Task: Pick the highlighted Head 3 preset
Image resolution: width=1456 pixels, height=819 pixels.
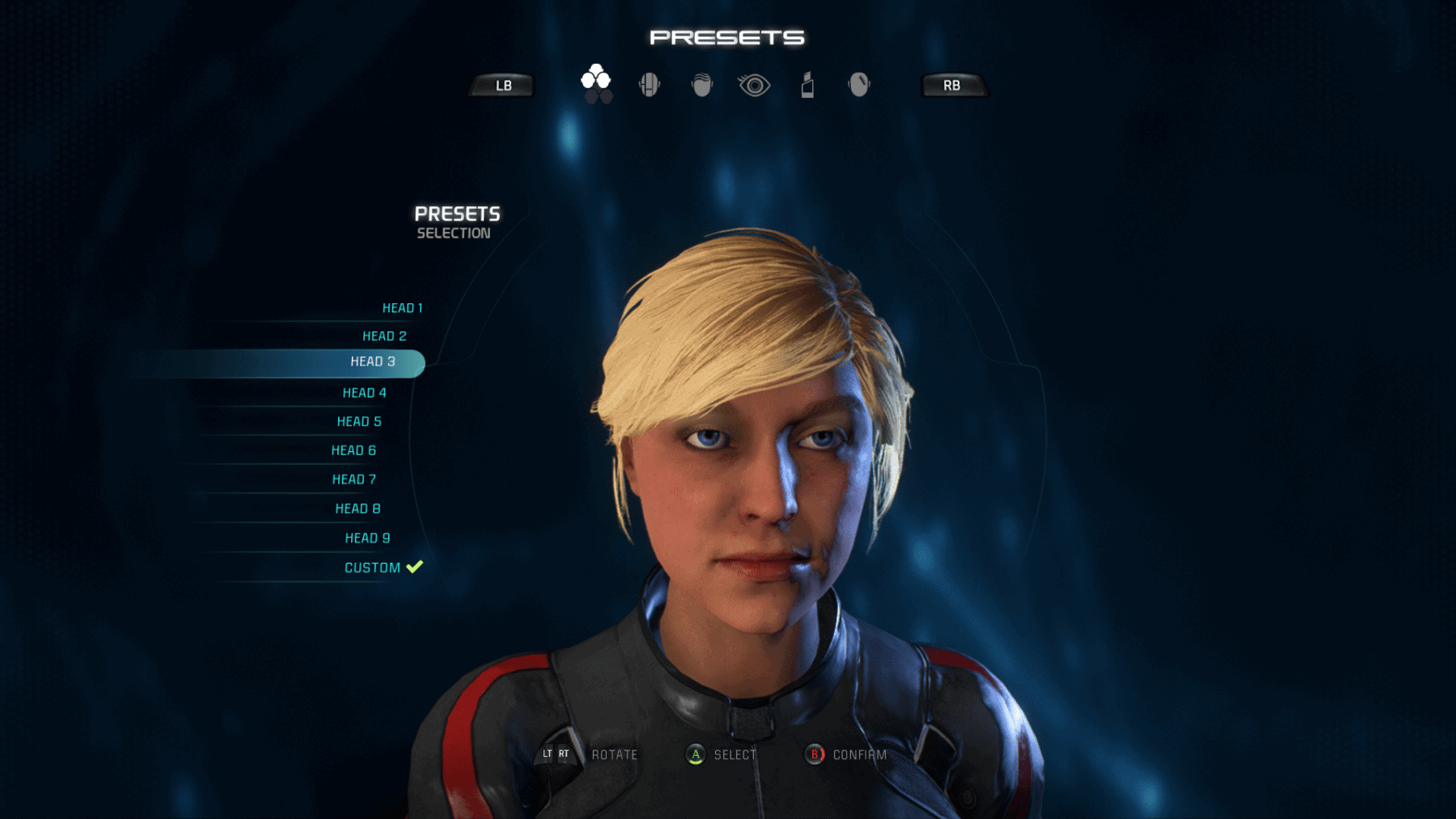Action: pos(372,362)
